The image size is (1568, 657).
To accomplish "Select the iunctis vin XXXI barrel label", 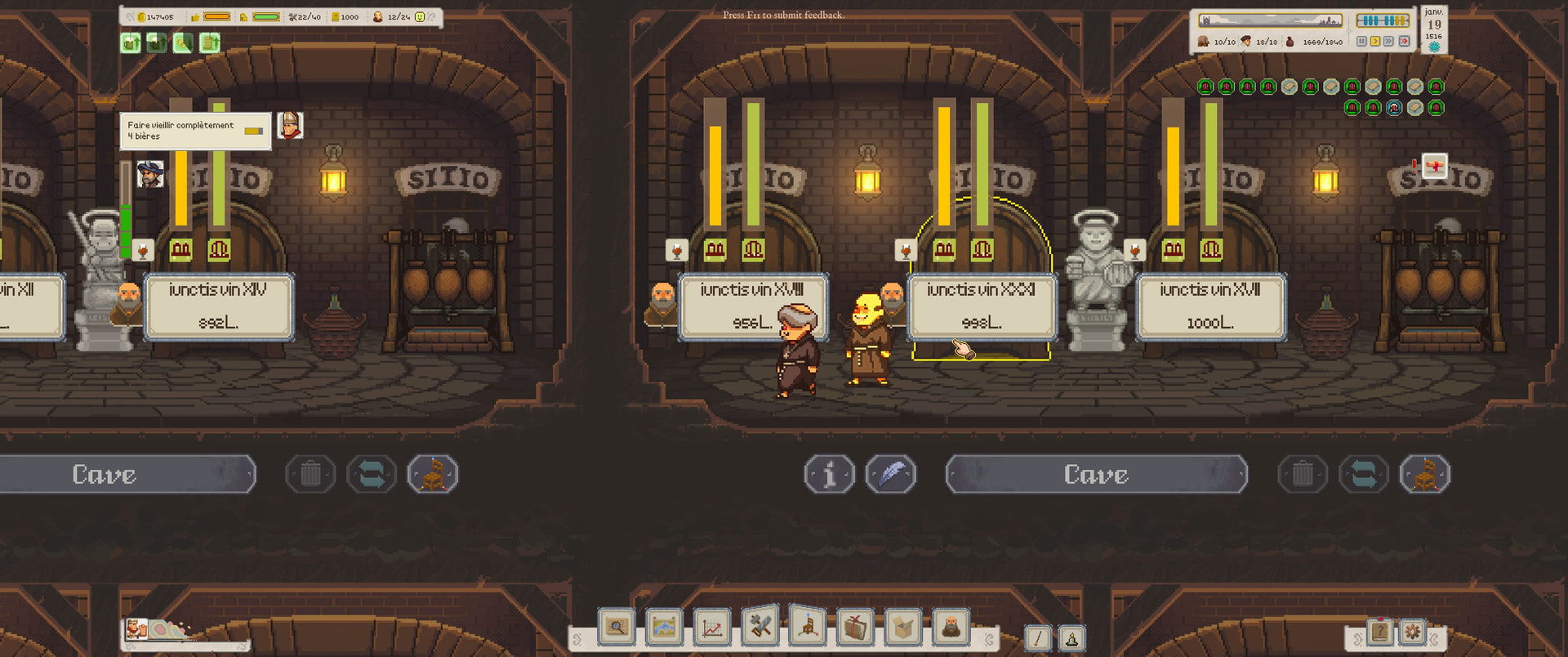I will (981, 306).
